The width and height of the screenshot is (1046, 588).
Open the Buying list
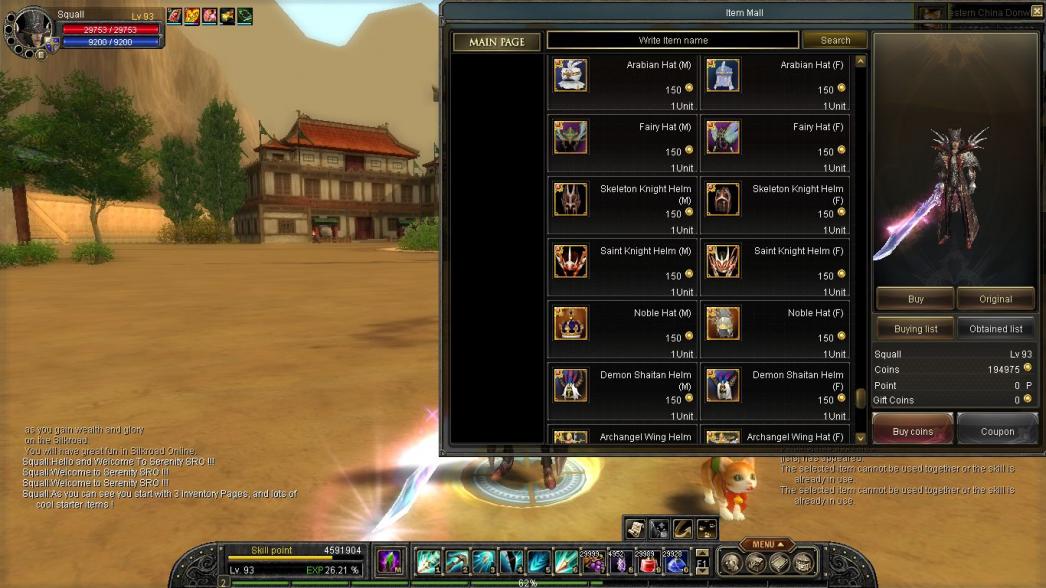[x=915, y=329]
